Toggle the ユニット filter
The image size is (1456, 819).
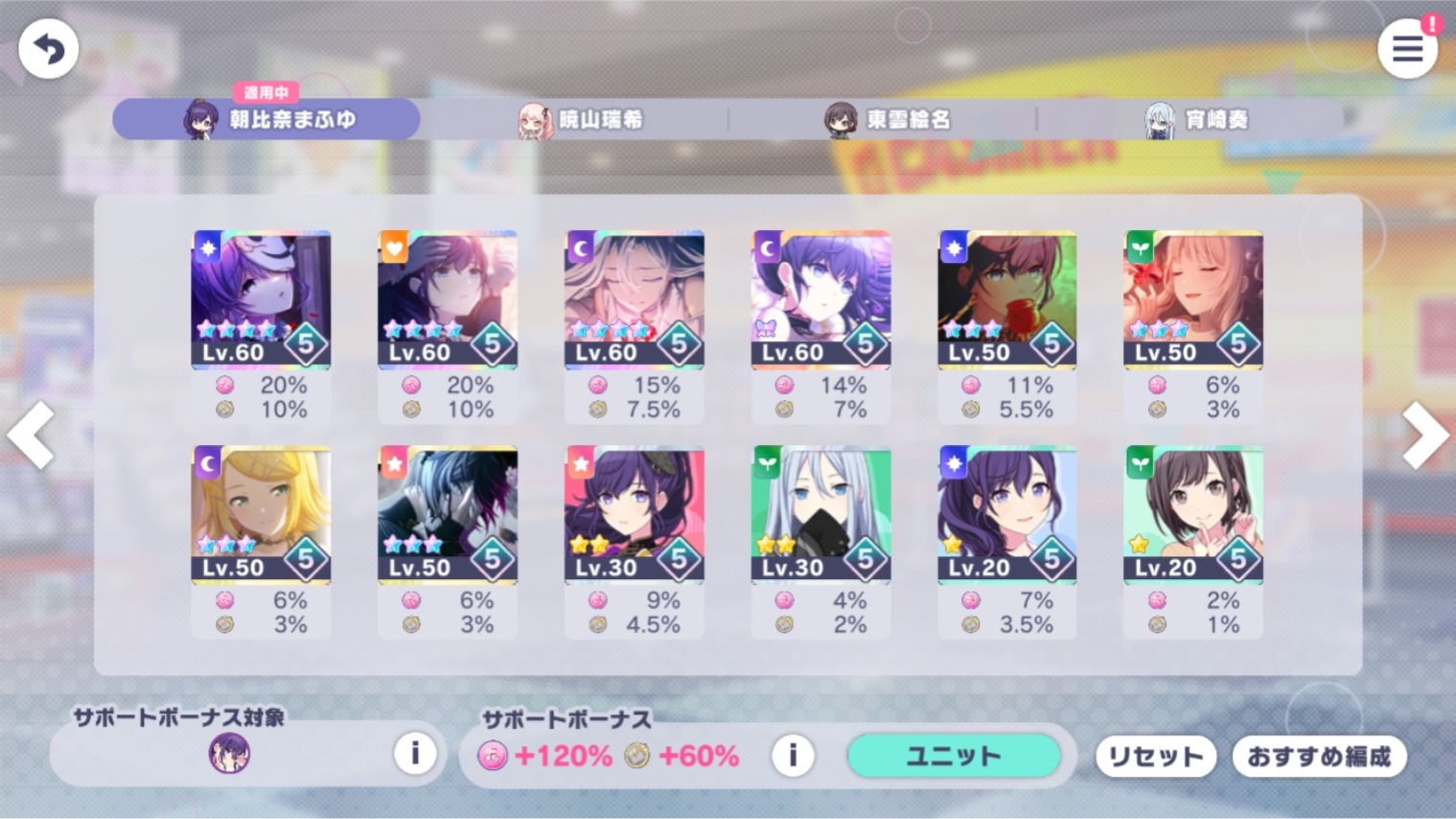[953, 756]
